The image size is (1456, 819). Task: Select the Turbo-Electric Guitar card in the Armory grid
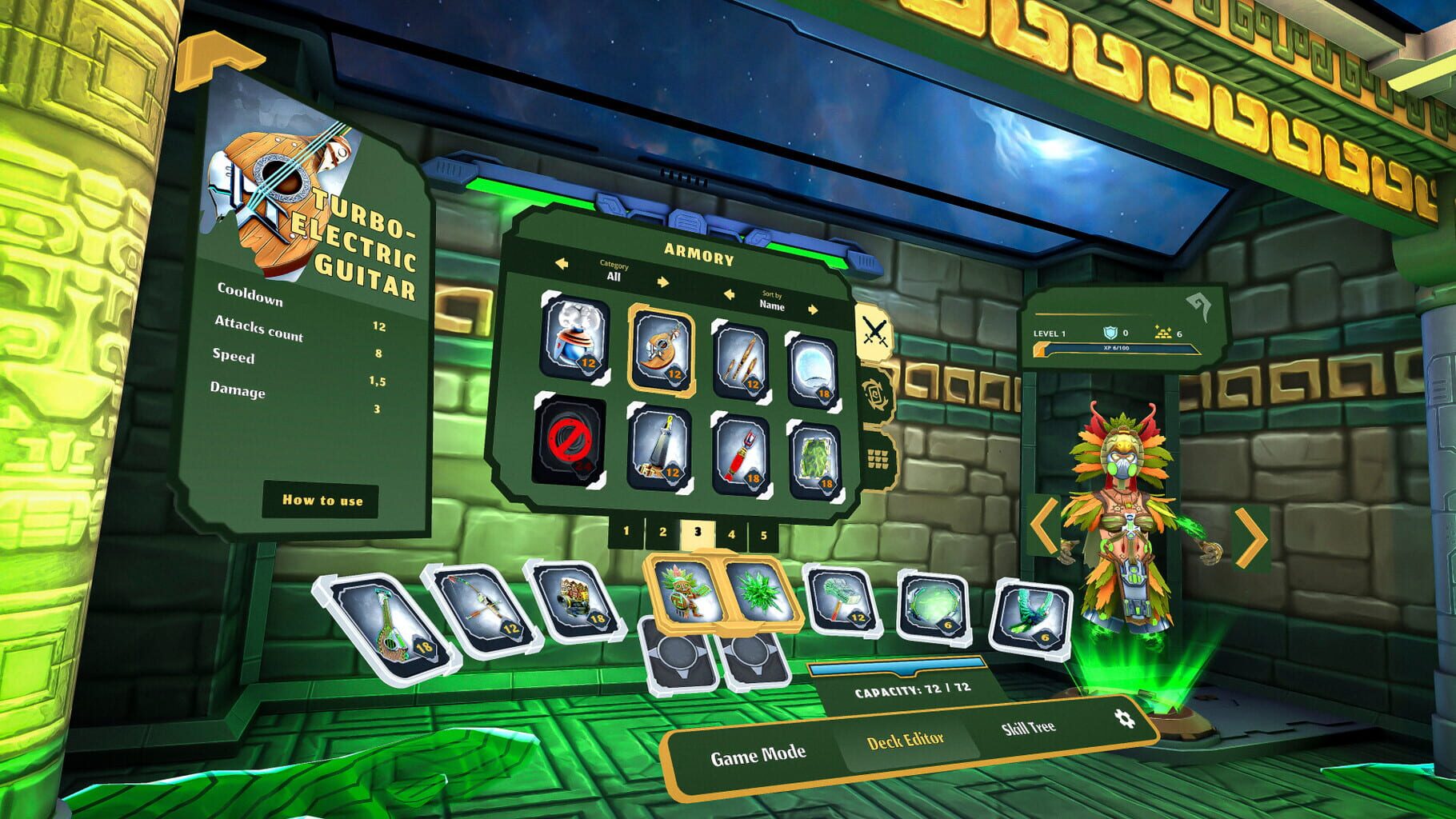click(664, 349)
